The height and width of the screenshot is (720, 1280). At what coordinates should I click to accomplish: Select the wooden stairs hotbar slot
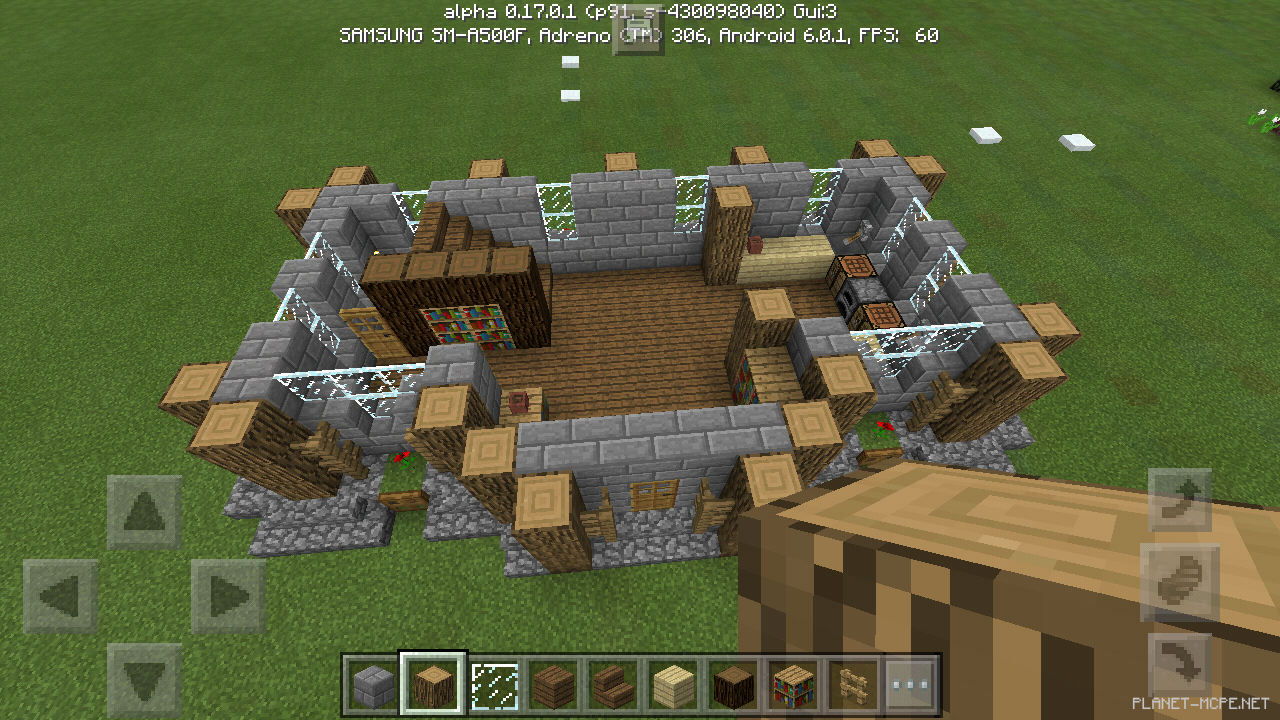pos(614,685)
